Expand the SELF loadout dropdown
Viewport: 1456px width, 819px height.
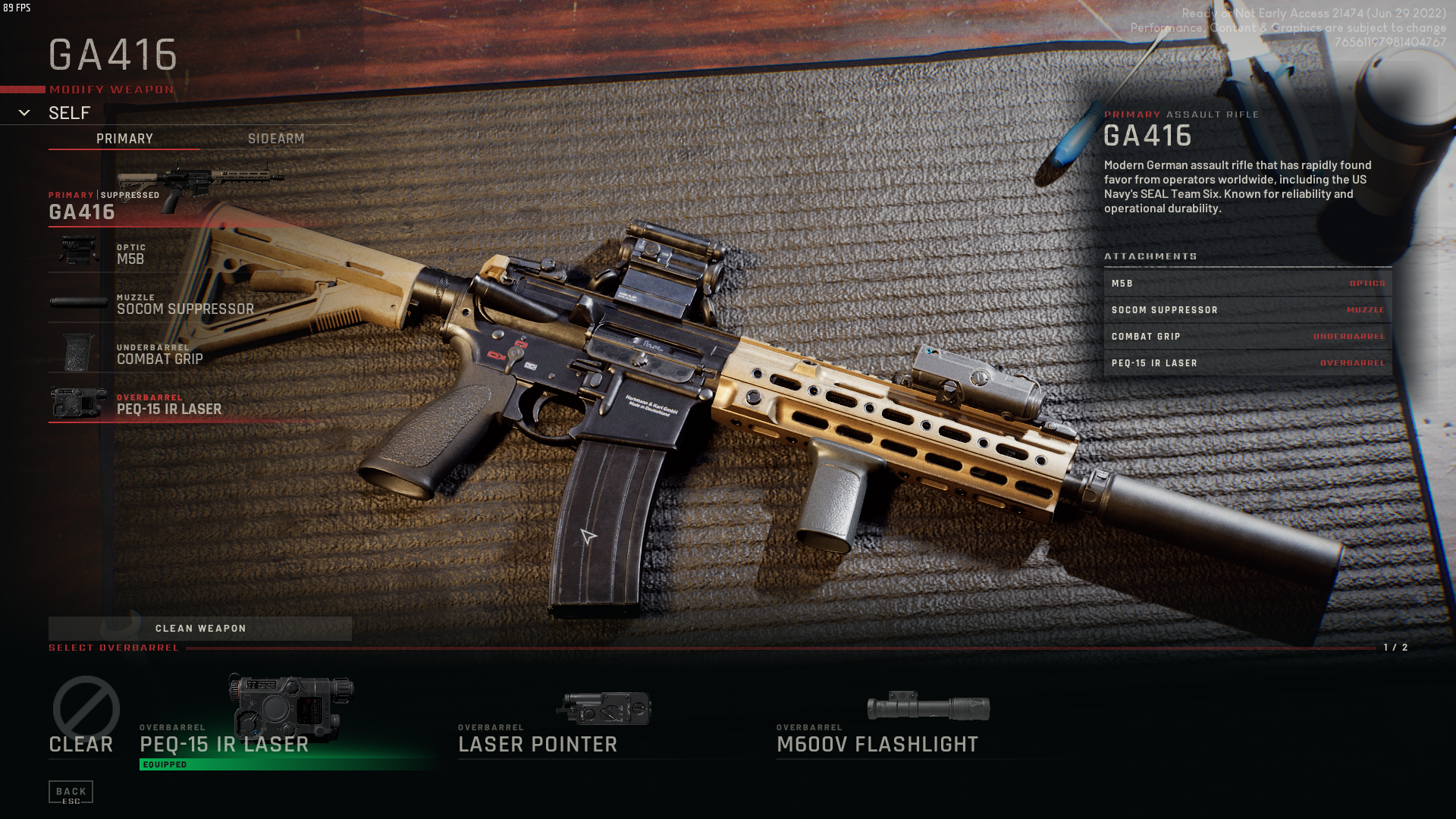click(25, 113)
